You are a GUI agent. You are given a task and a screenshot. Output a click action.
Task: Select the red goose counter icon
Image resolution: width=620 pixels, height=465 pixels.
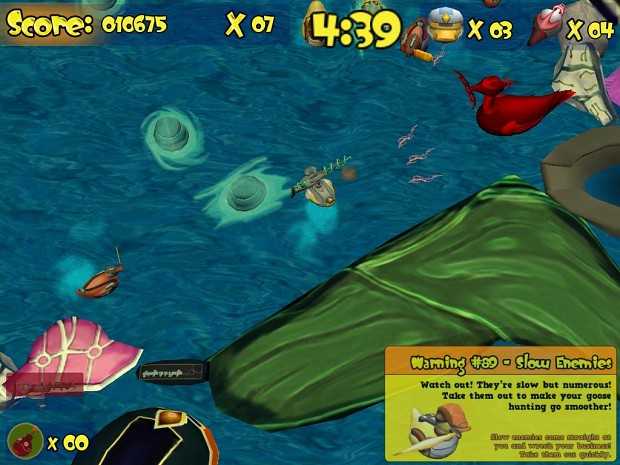pos(549,24)
